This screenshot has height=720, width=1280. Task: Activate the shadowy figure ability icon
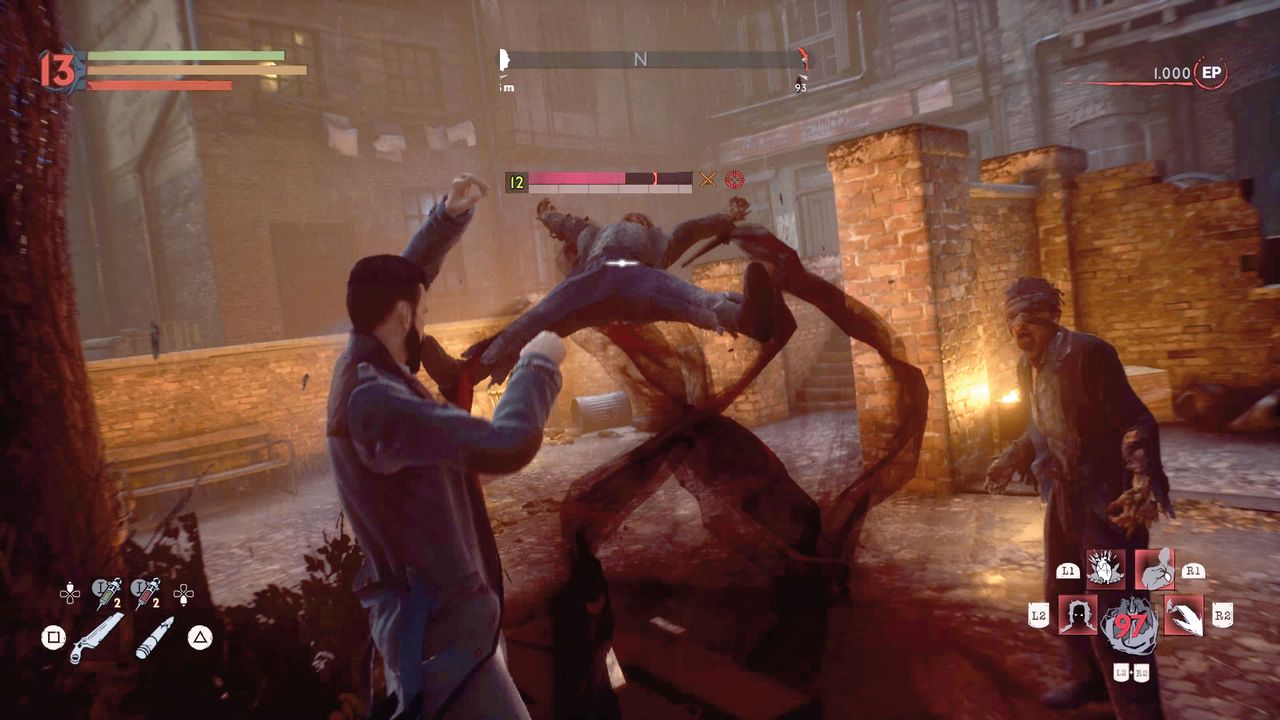click(1078, 615)
